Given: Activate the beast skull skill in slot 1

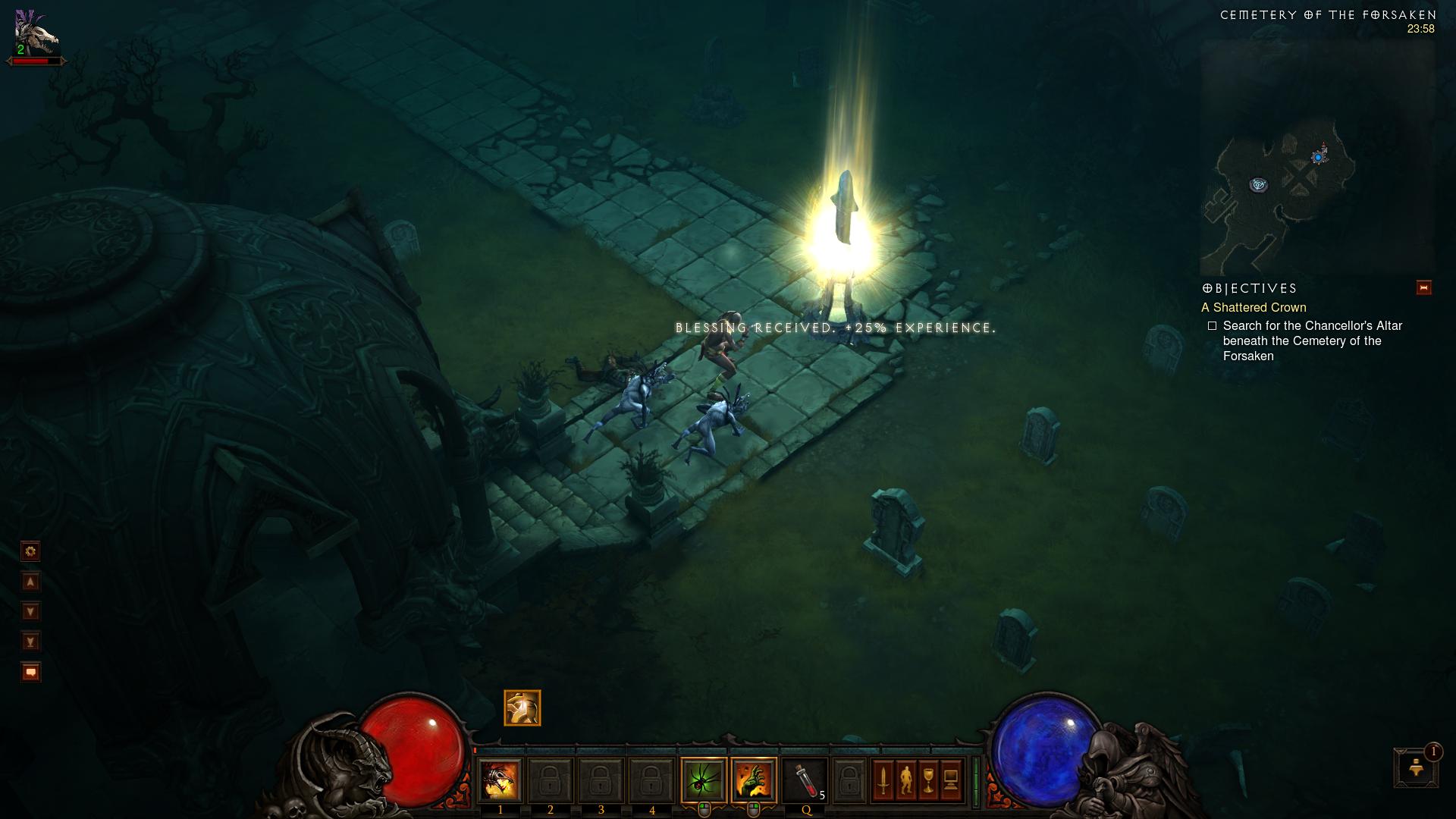Looking at the screenshot, I should [500, 780].
